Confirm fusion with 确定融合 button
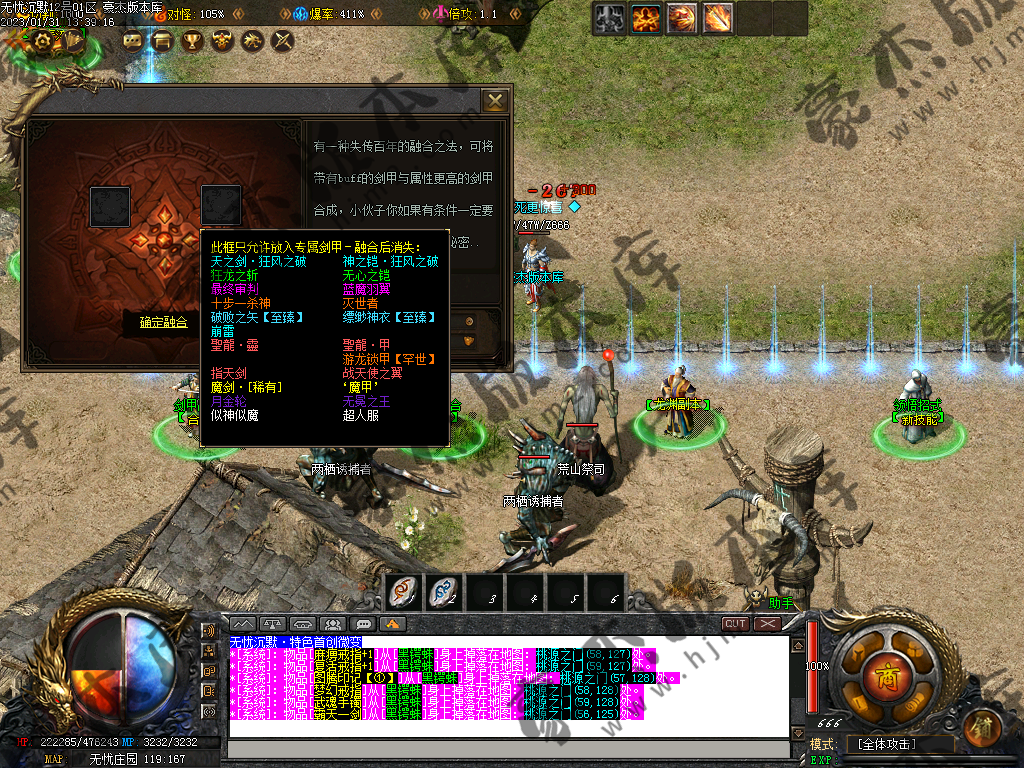1024x768 pixels. pyautogui.click(x=163, y=323)
